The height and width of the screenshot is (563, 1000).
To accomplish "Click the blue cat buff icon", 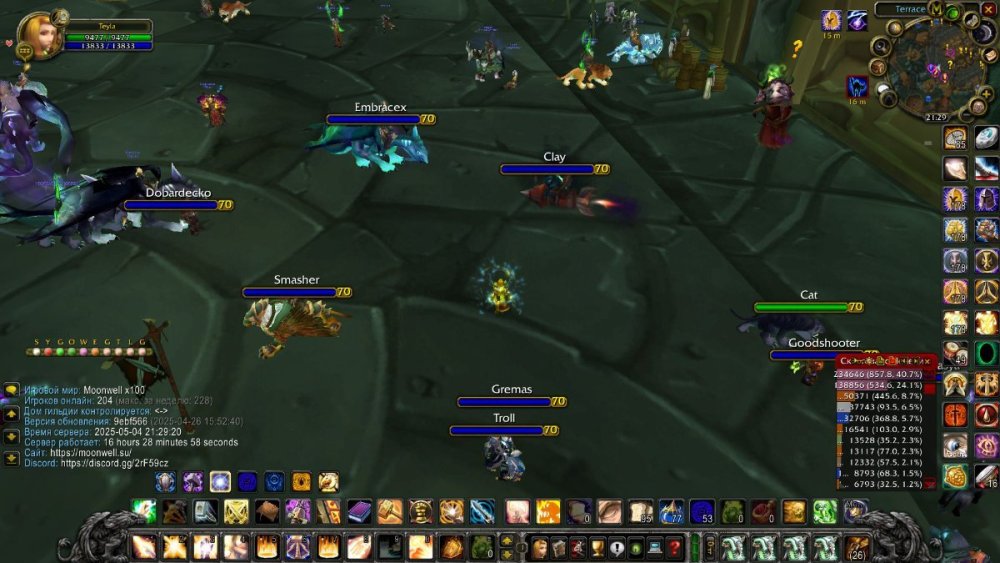I will pyautogui.click(x=857, y=87).
